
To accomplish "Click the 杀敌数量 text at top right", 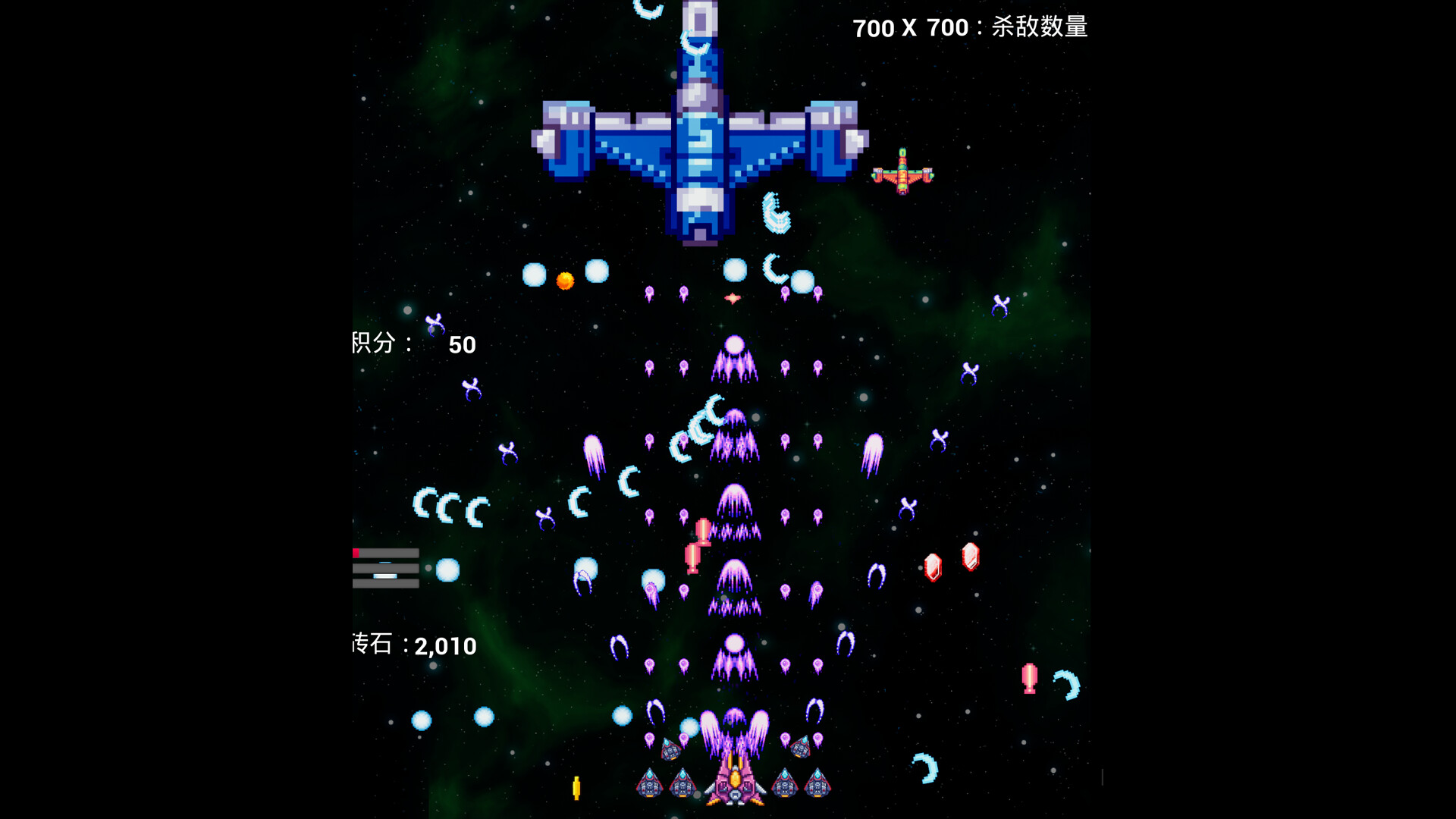I will click(x=1039, y=28).
